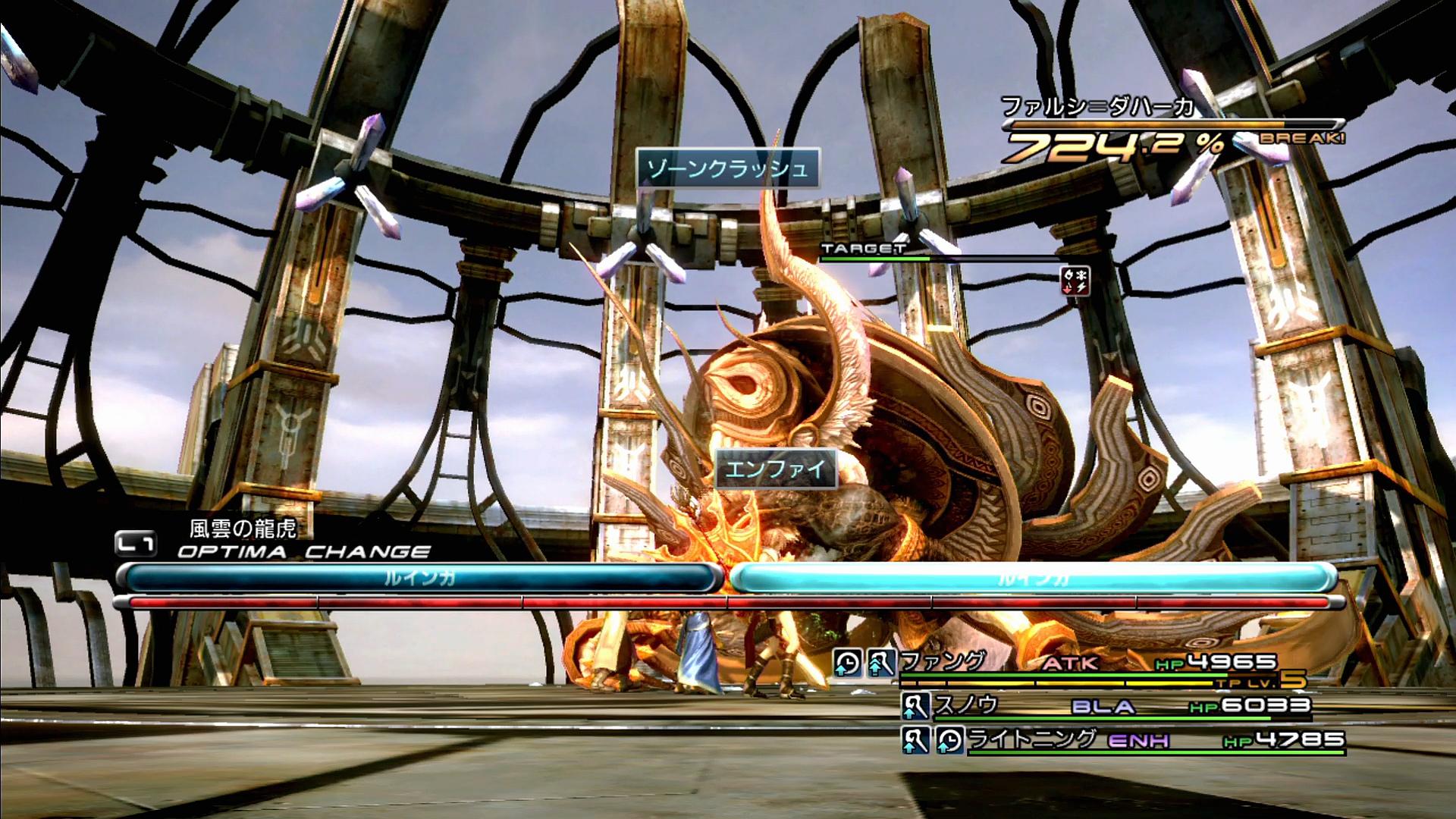Select the ゾーンクラッシュ ability label

tap(727, 168)
